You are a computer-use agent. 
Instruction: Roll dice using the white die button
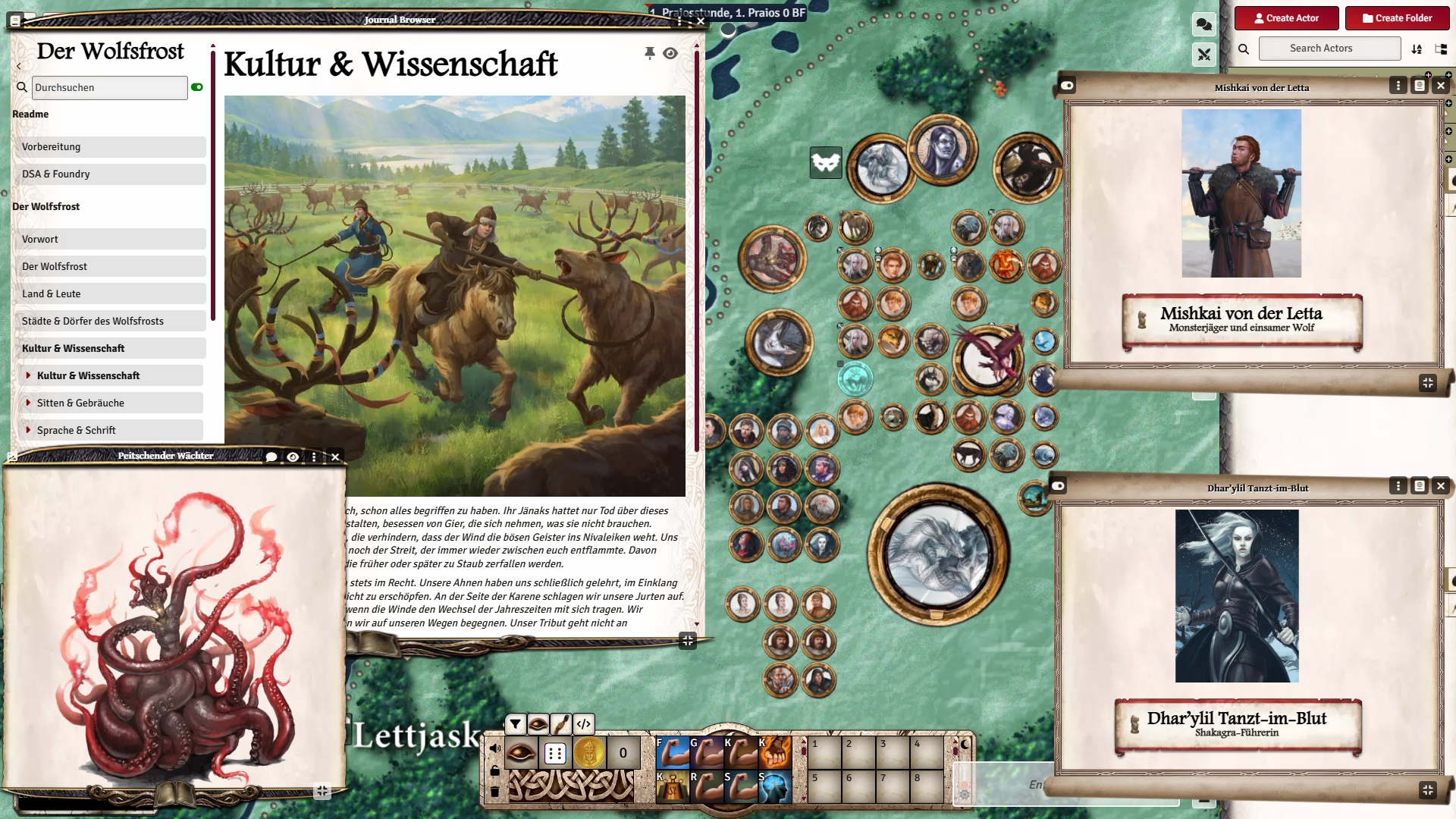pyautogui.click(x=555, y=754)
